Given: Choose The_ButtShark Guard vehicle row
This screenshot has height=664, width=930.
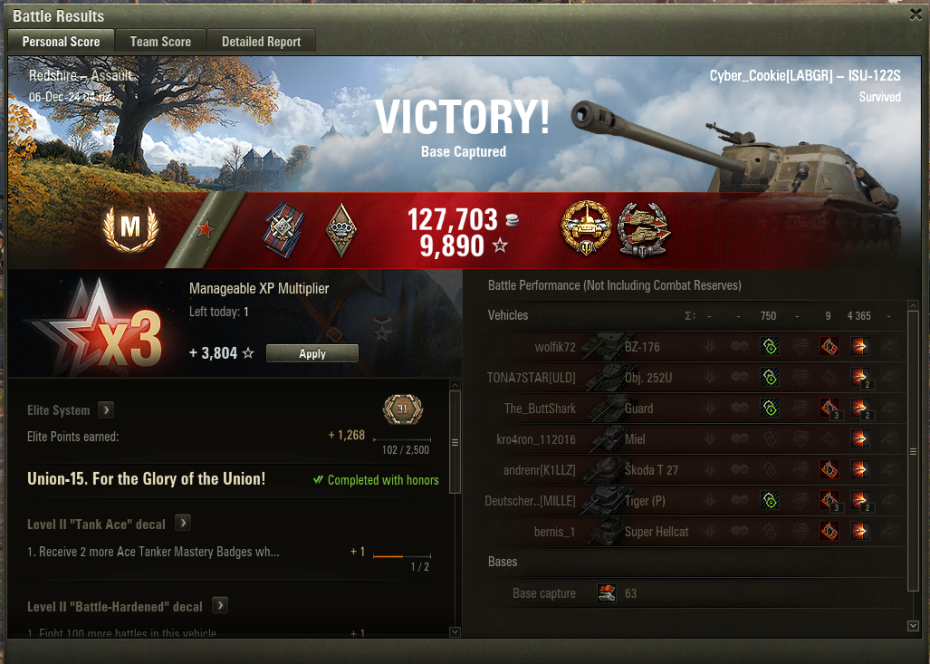Looking at the screenshot, I should click(690, 408).
